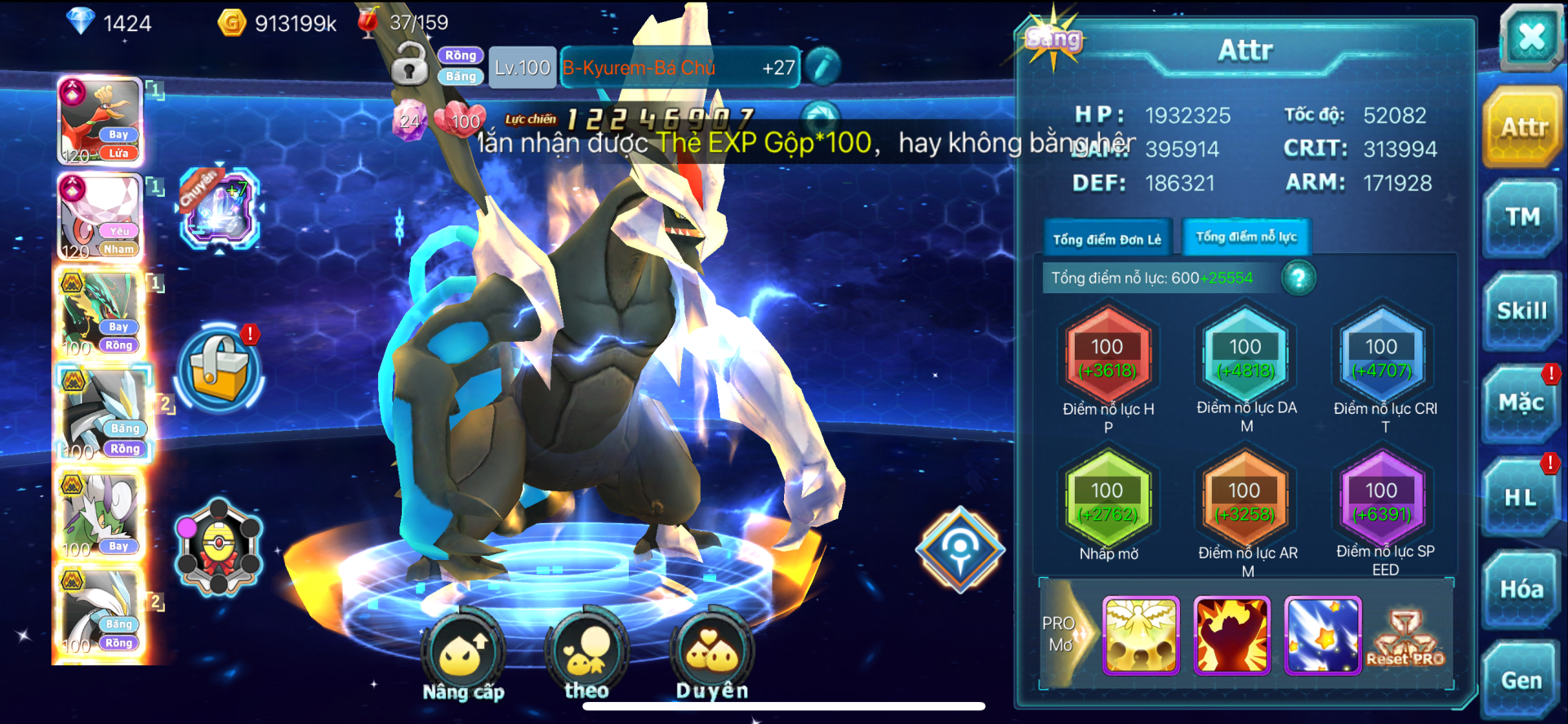Switch to the TM side tab
The image size is (1568, 724).
click(1521, 218)
